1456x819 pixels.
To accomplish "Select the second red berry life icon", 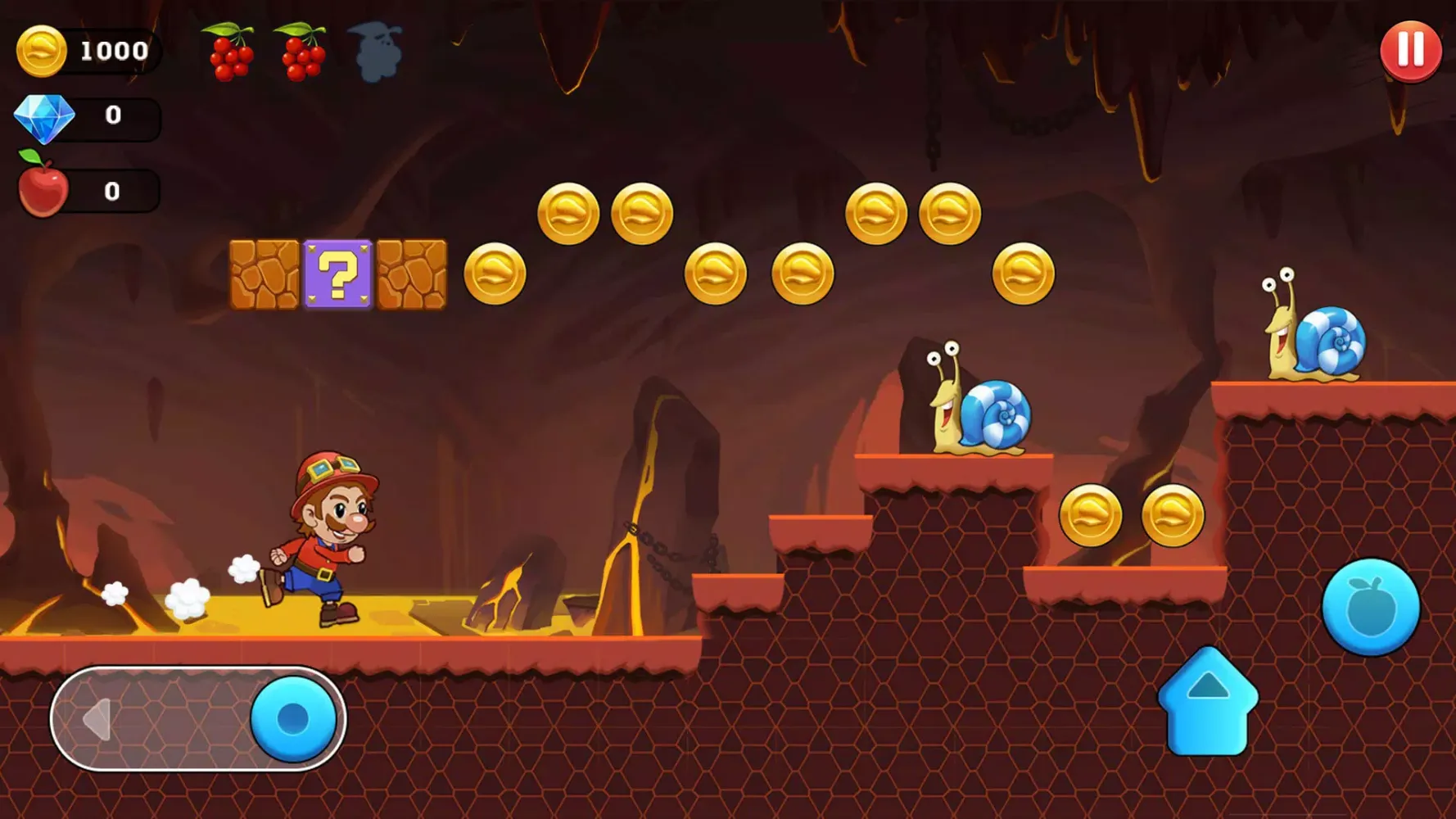I will tap(303, 51).
